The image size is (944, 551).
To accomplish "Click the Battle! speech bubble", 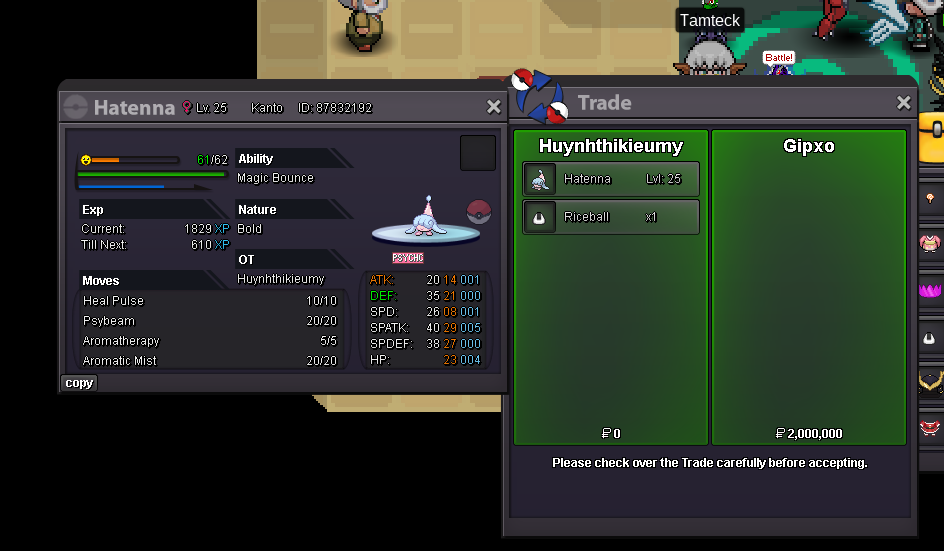I will [779, 58].
